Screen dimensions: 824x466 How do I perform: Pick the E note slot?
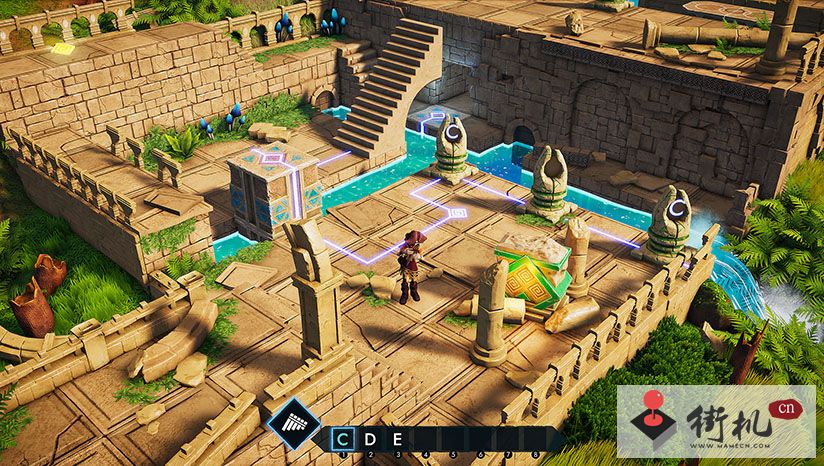[396, 438]
